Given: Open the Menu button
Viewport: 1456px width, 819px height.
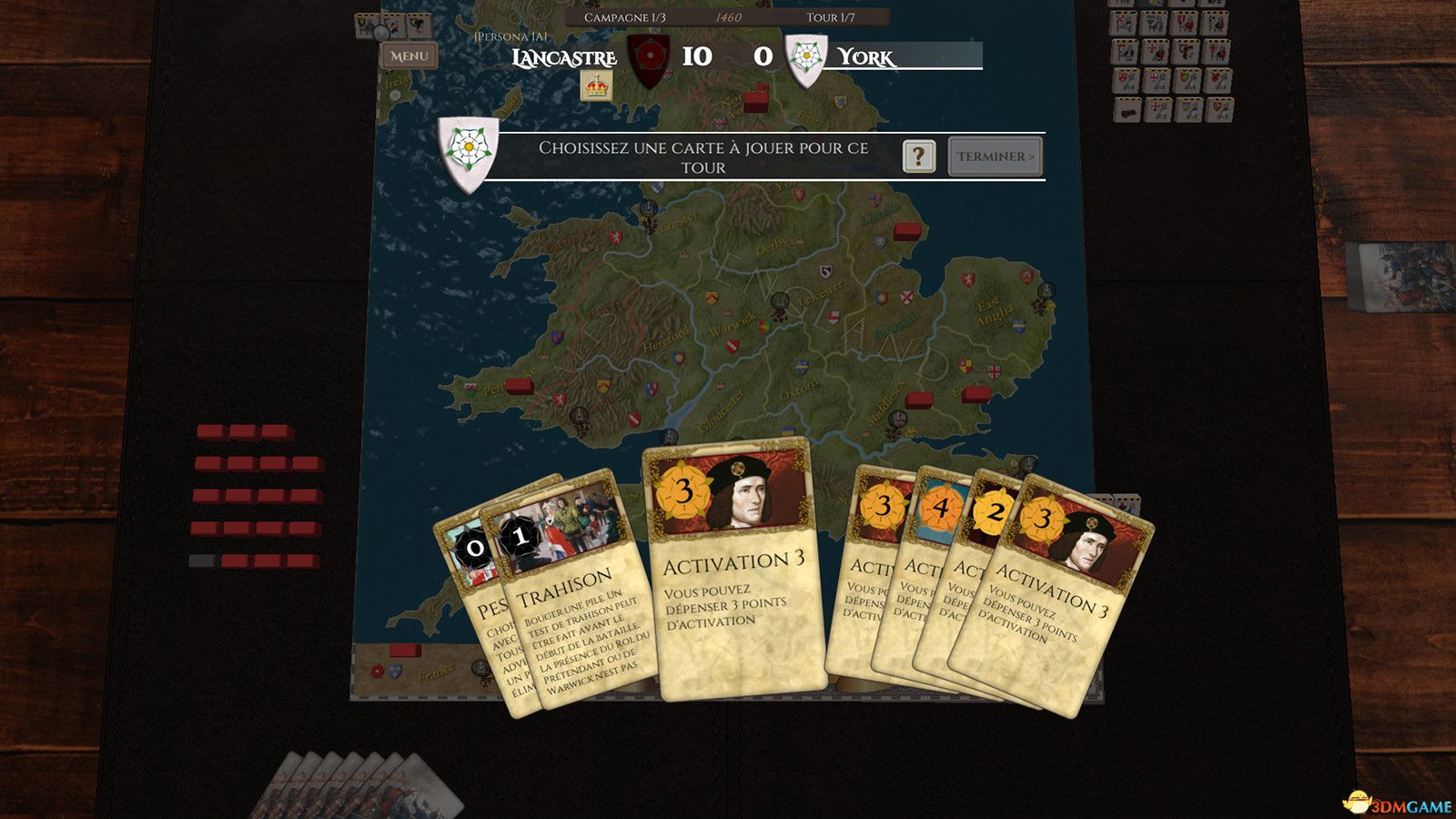Looking at the screenshot, I should point(409,56).
